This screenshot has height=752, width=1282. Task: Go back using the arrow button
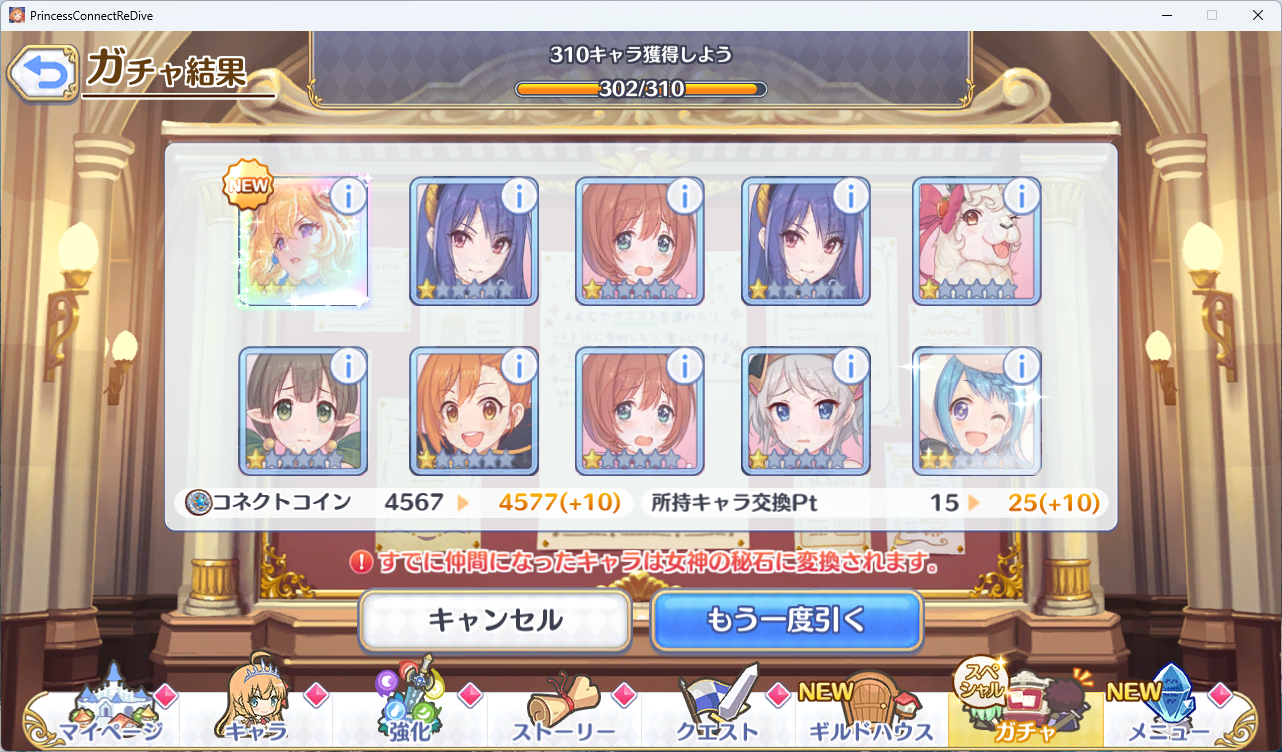pos(42,74)
